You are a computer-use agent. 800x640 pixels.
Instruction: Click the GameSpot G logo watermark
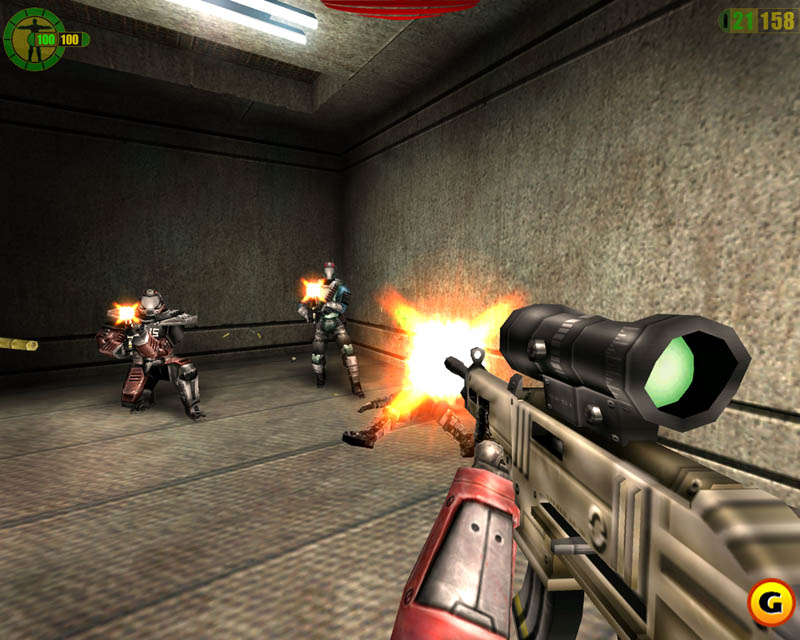pos(767,605)
